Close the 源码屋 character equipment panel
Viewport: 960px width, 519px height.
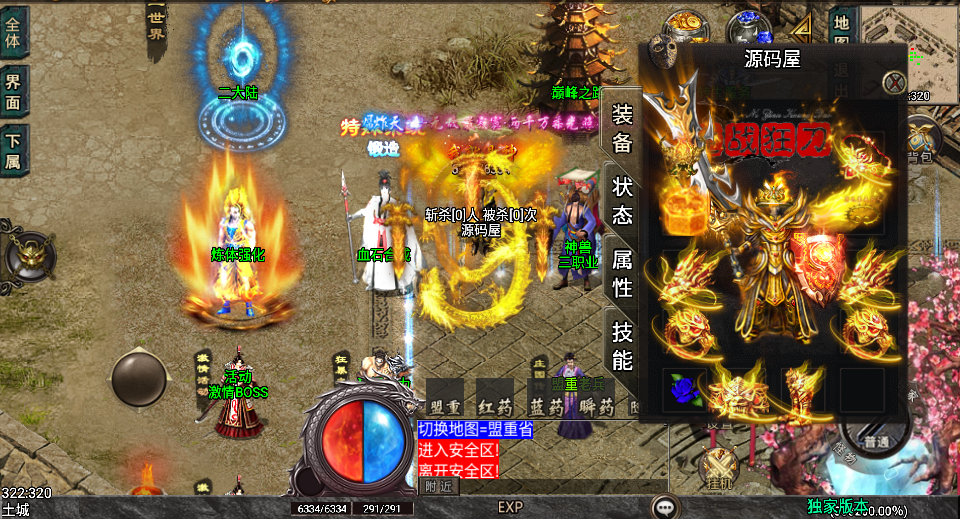895,83
